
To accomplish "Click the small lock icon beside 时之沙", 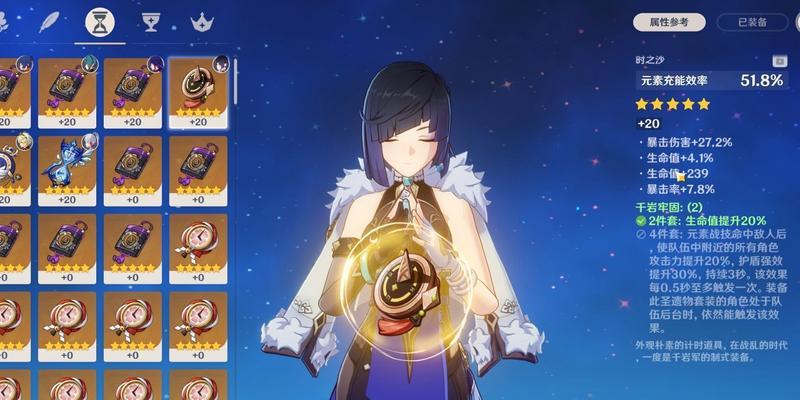I will click(x=780, y=62).
